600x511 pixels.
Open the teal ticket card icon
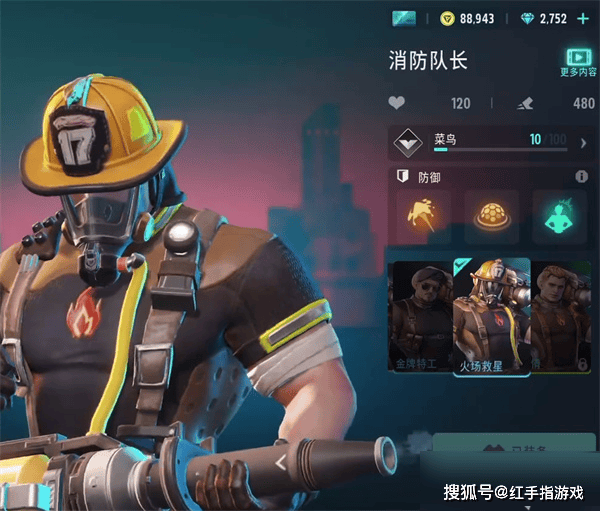[x=404, y=18]
